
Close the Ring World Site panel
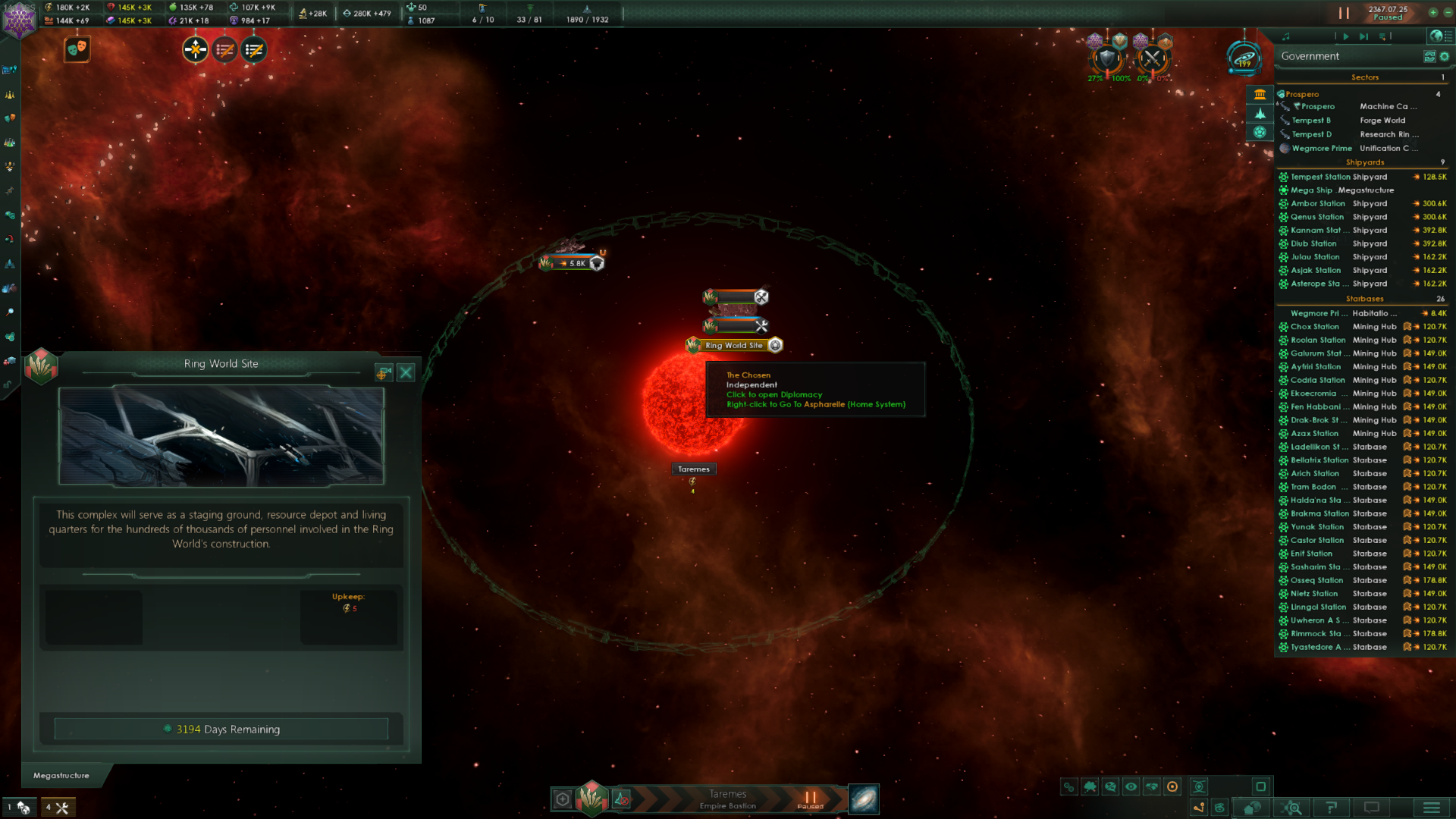coord(406,372)
